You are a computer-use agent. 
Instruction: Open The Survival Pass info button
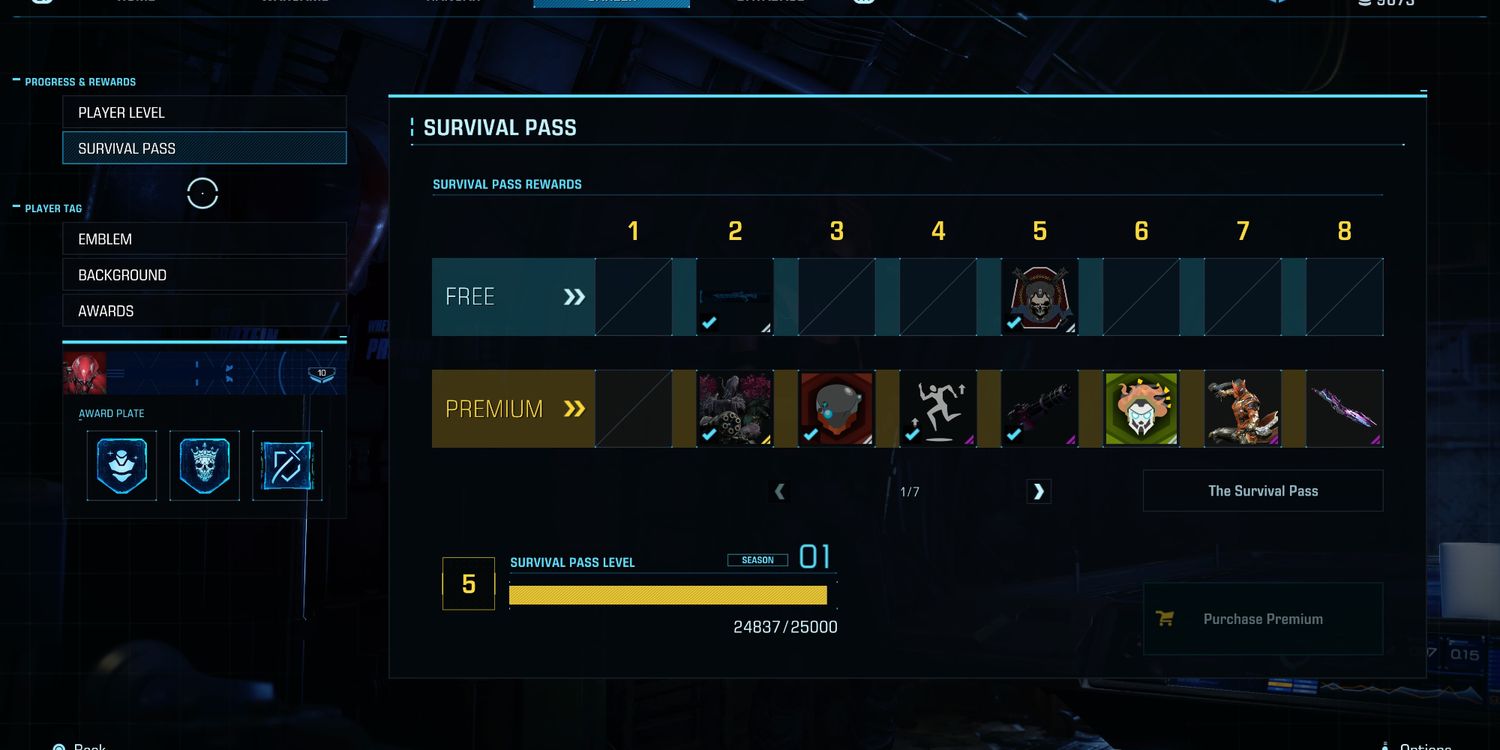point(1263,491)
